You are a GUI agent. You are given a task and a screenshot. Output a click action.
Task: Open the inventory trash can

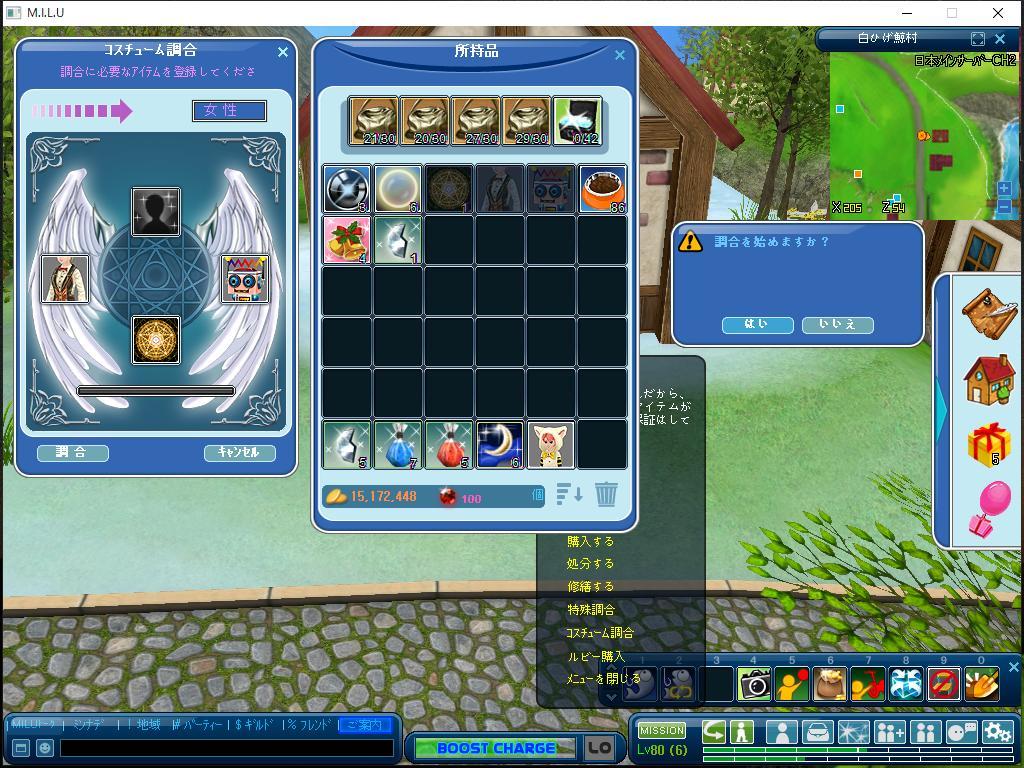[x=606, y=494]
